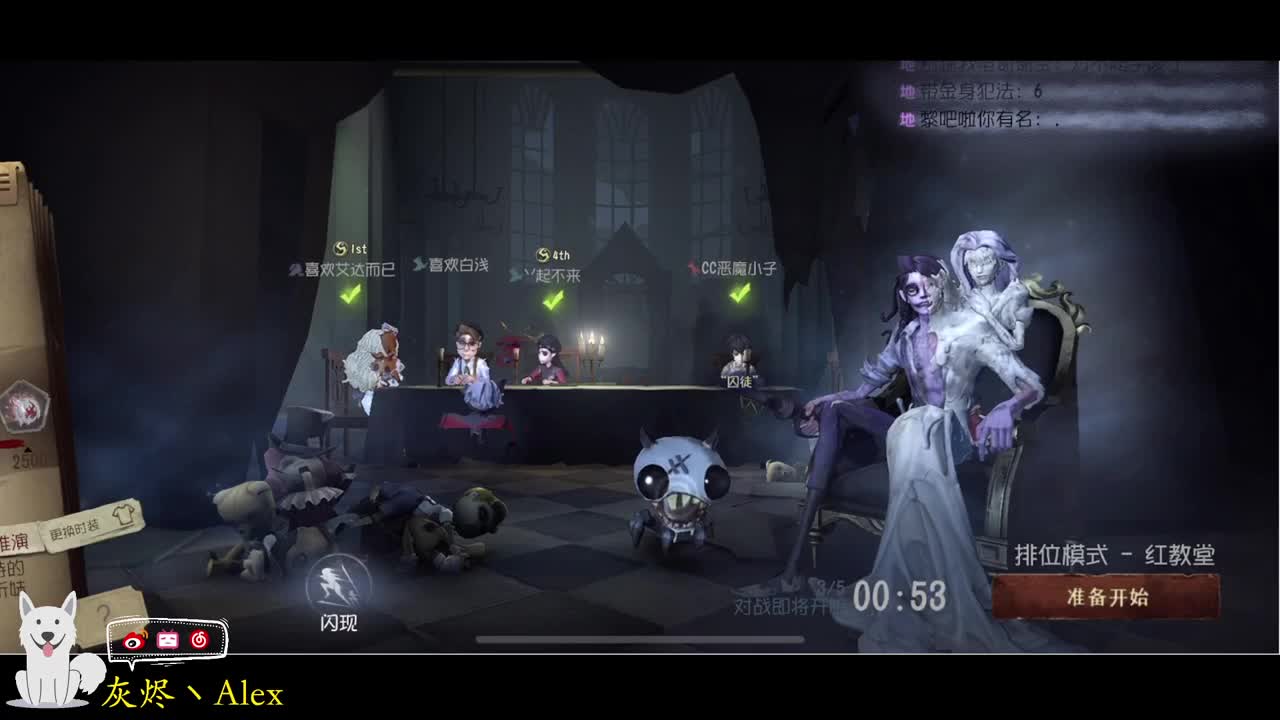Click the 囚徒 character nameplate at the table
The width and height of the screenshot is (1280, 720).
[737, 380]
